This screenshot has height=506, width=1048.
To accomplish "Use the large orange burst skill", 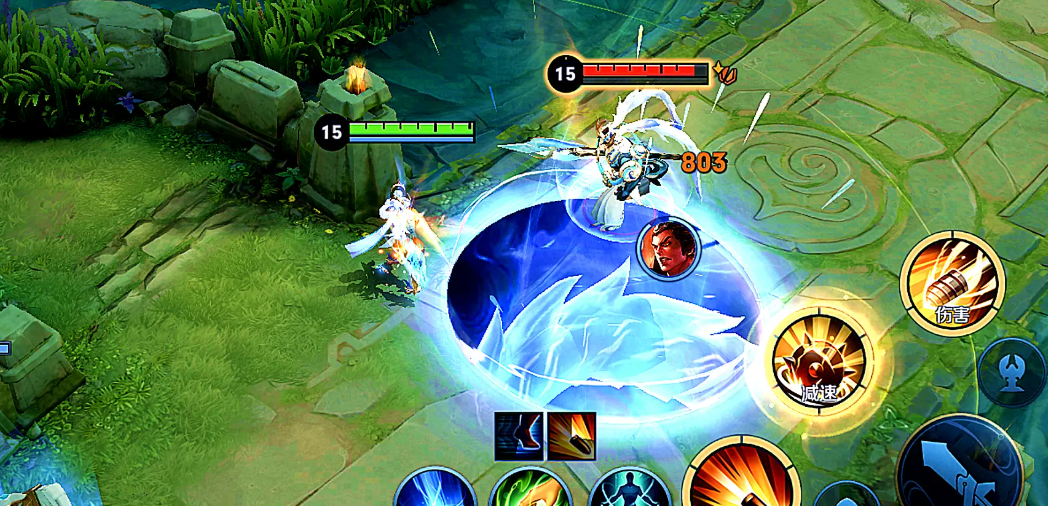I will tap(739, 480).
